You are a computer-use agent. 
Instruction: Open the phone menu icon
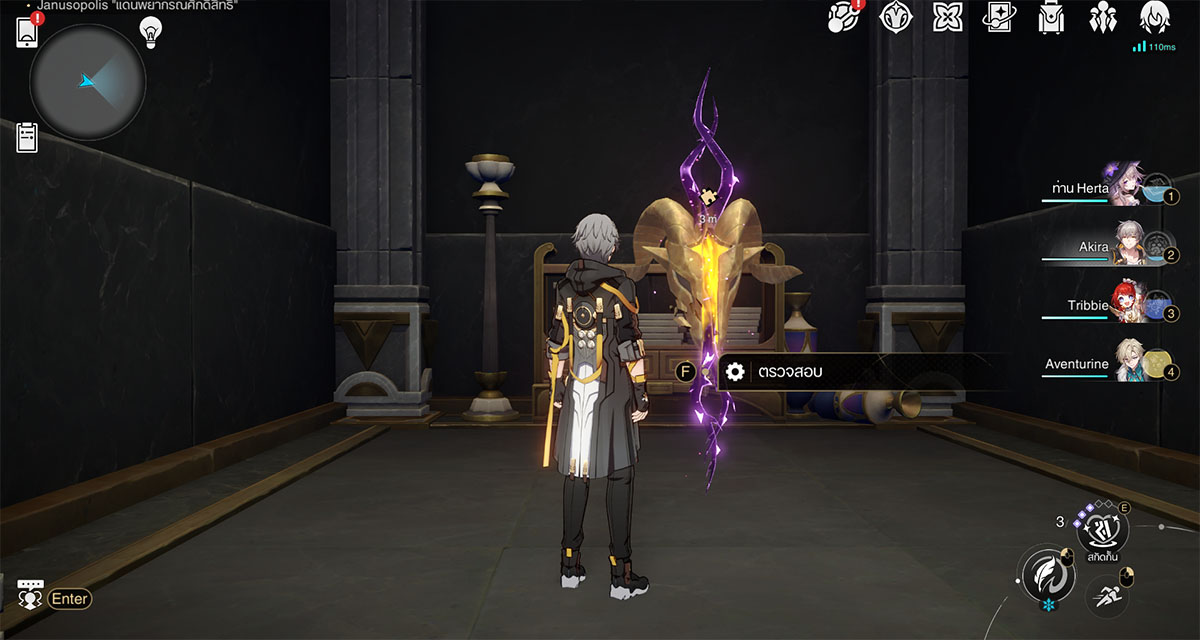coord(27,33)
